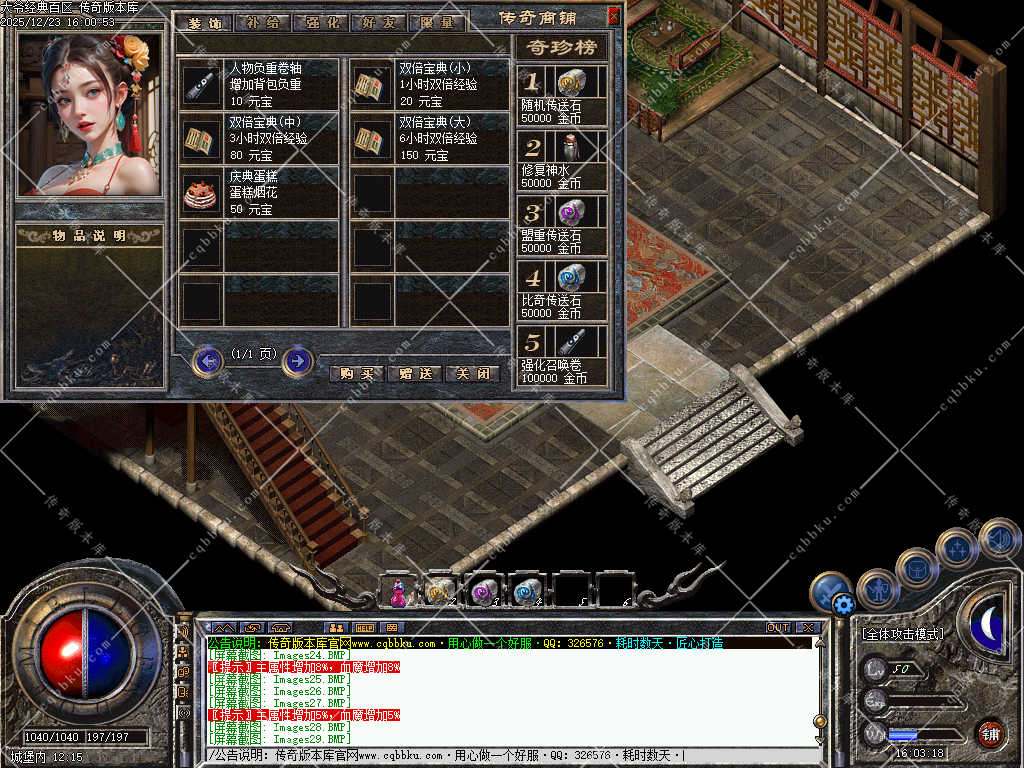
Task: Click the 关闭 close button
Action: [472, 373]
